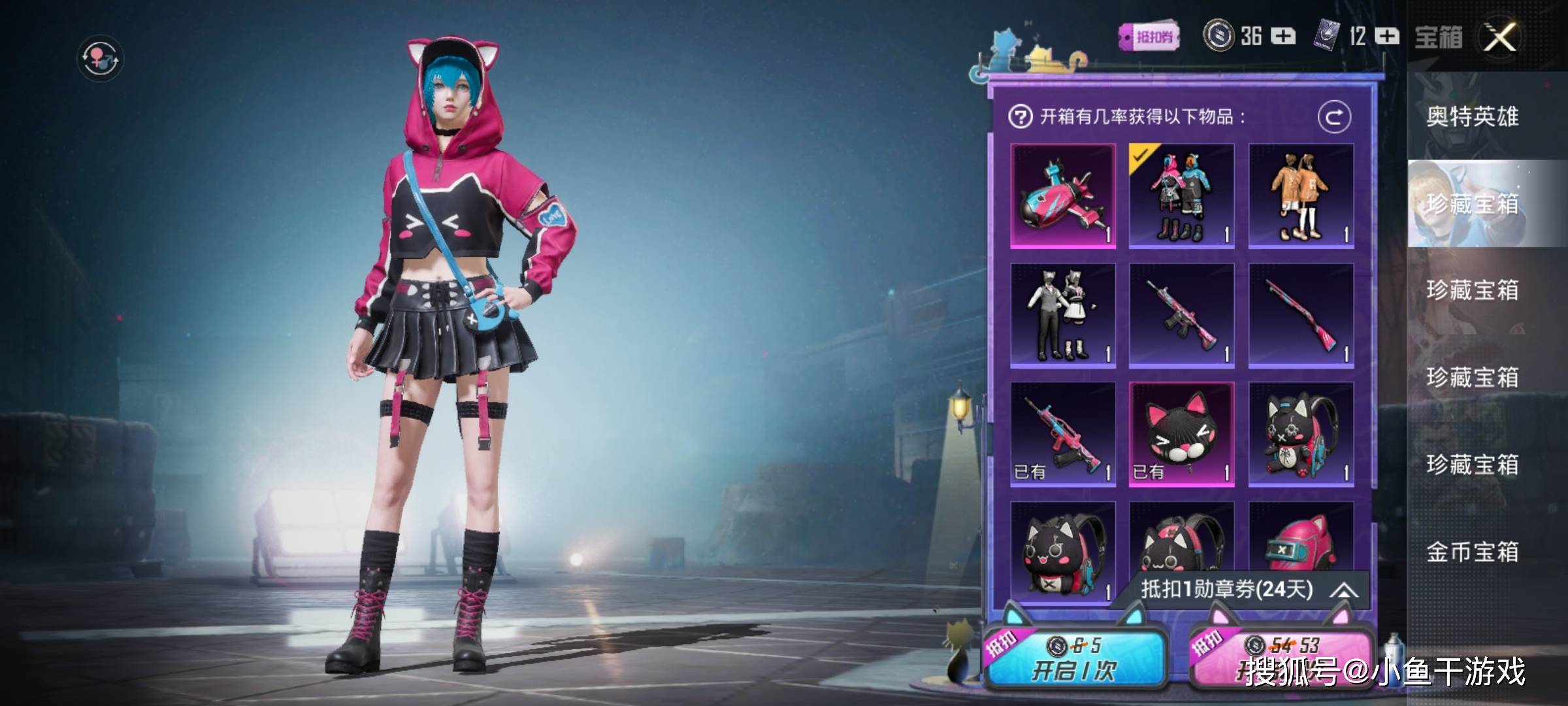Add more medals with the plus beside 36
The height and width of the screenshot is (706, 1568).
point(1283,36)
